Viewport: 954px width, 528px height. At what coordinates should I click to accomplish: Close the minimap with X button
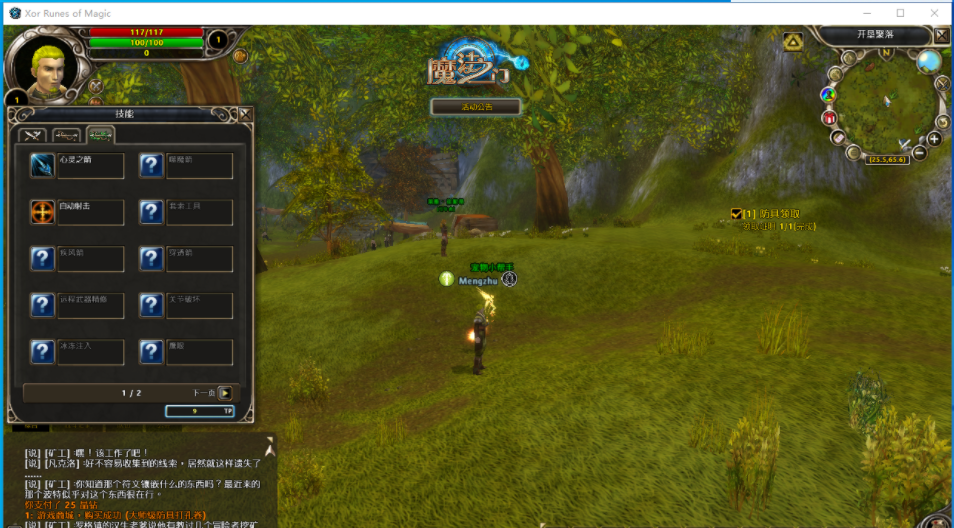pyautogui.click(x=942, y=35)
